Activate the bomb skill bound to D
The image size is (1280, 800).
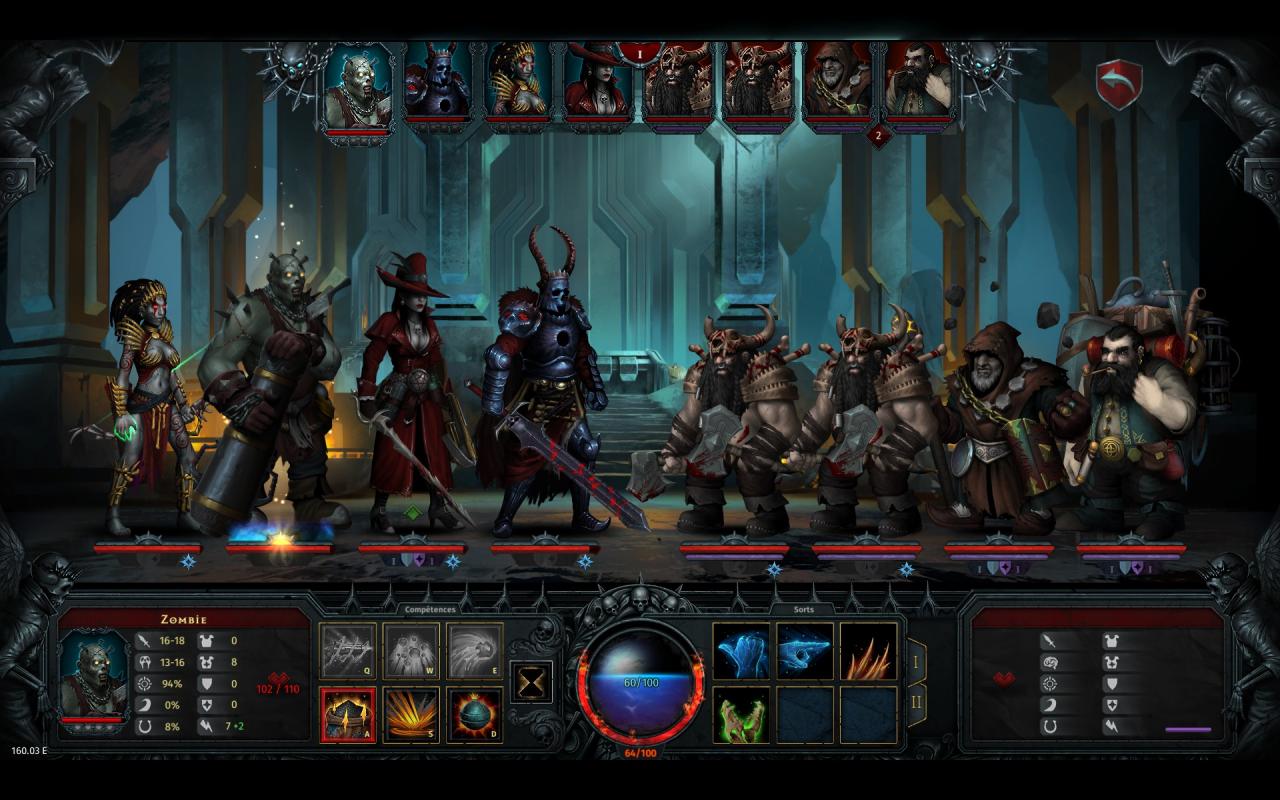pyautogui.click(x=474, y=714)
